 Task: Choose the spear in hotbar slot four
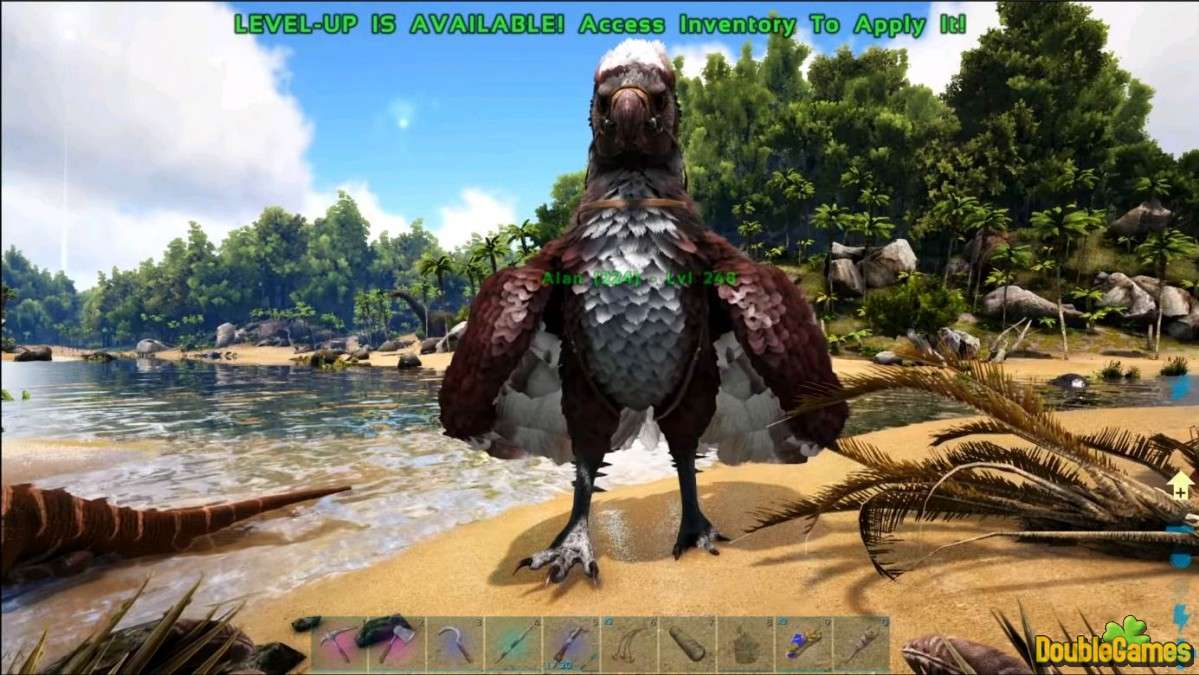(513, 643)
